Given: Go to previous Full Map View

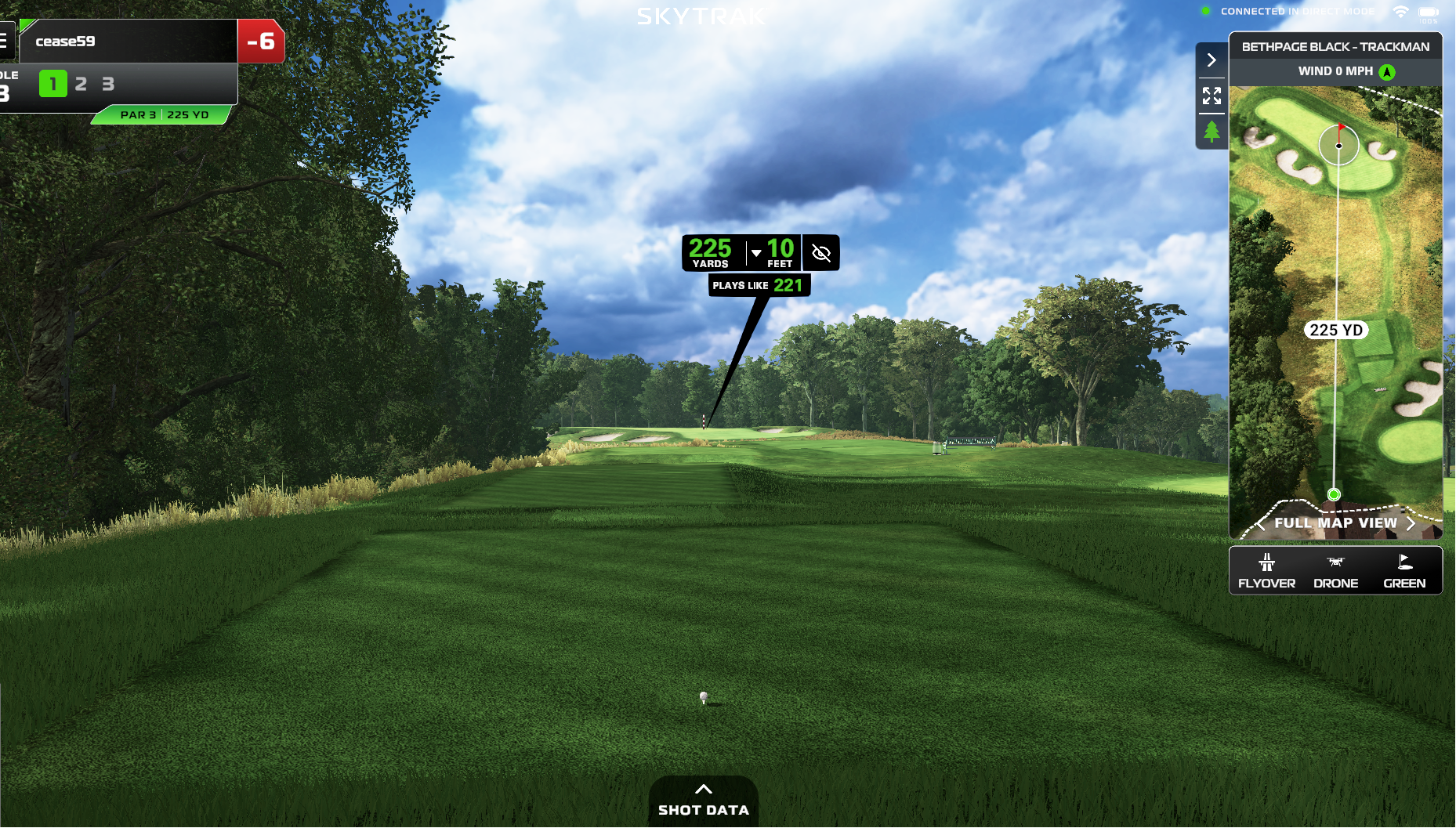Looking at the screenshot, I should (x=1261, y=523).
